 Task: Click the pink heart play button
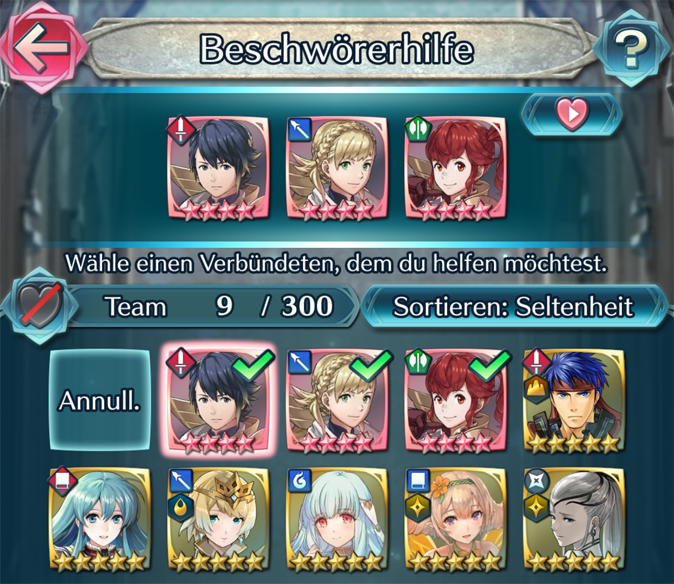click(x=571, y=113)
